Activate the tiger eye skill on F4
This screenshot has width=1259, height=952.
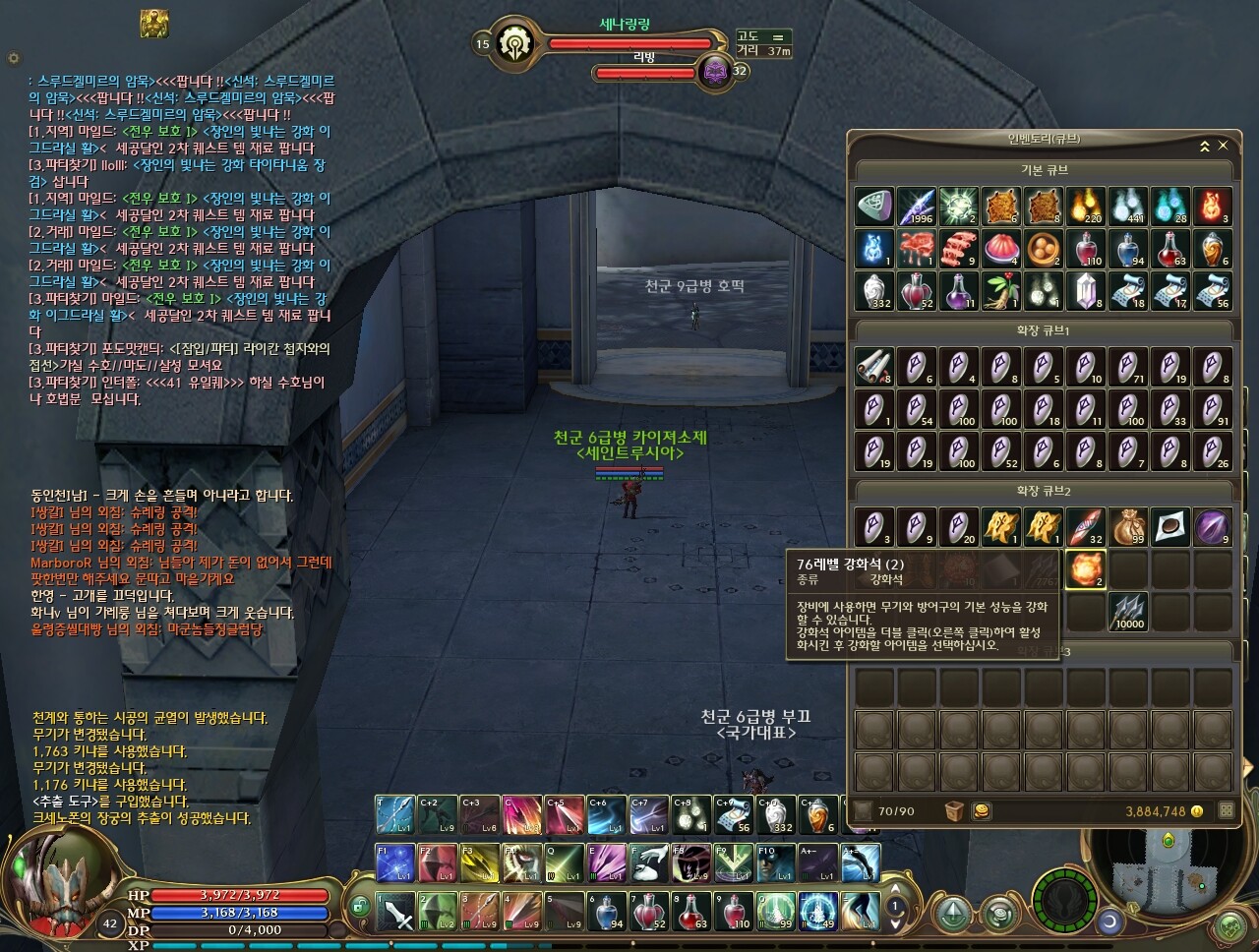click(x=522, y=863)
